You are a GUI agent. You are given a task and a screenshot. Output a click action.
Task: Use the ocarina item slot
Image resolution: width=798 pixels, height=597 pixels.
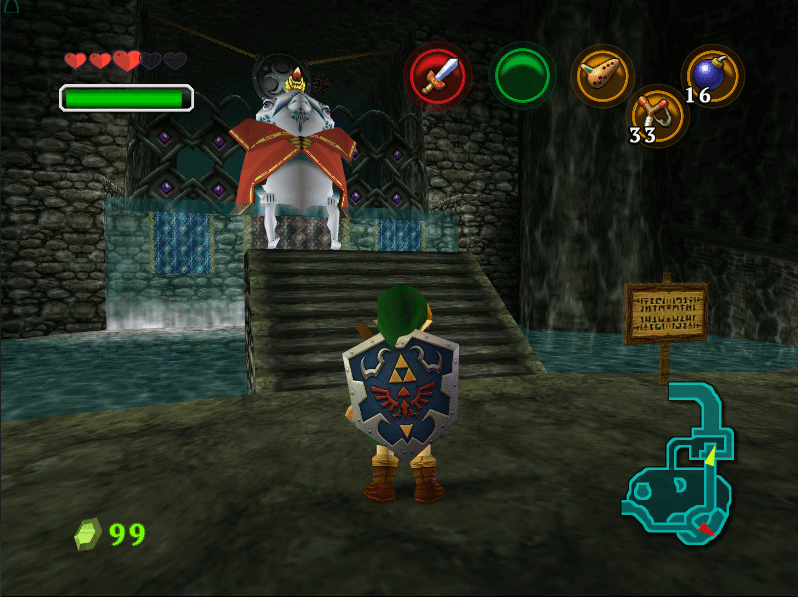pyautogui.click(x=602, y=74)
